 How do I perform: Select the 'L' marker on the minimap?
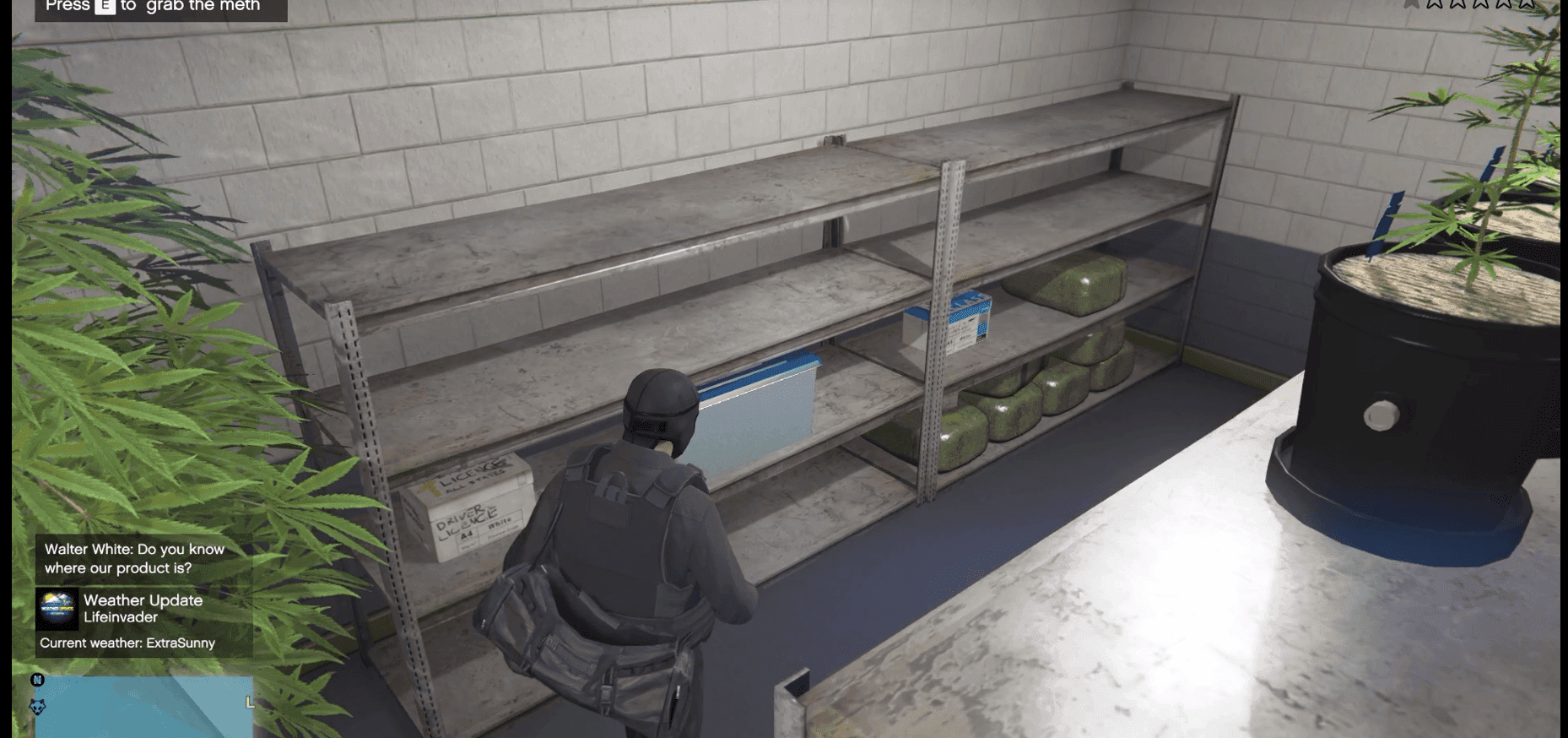coord(249,700)
